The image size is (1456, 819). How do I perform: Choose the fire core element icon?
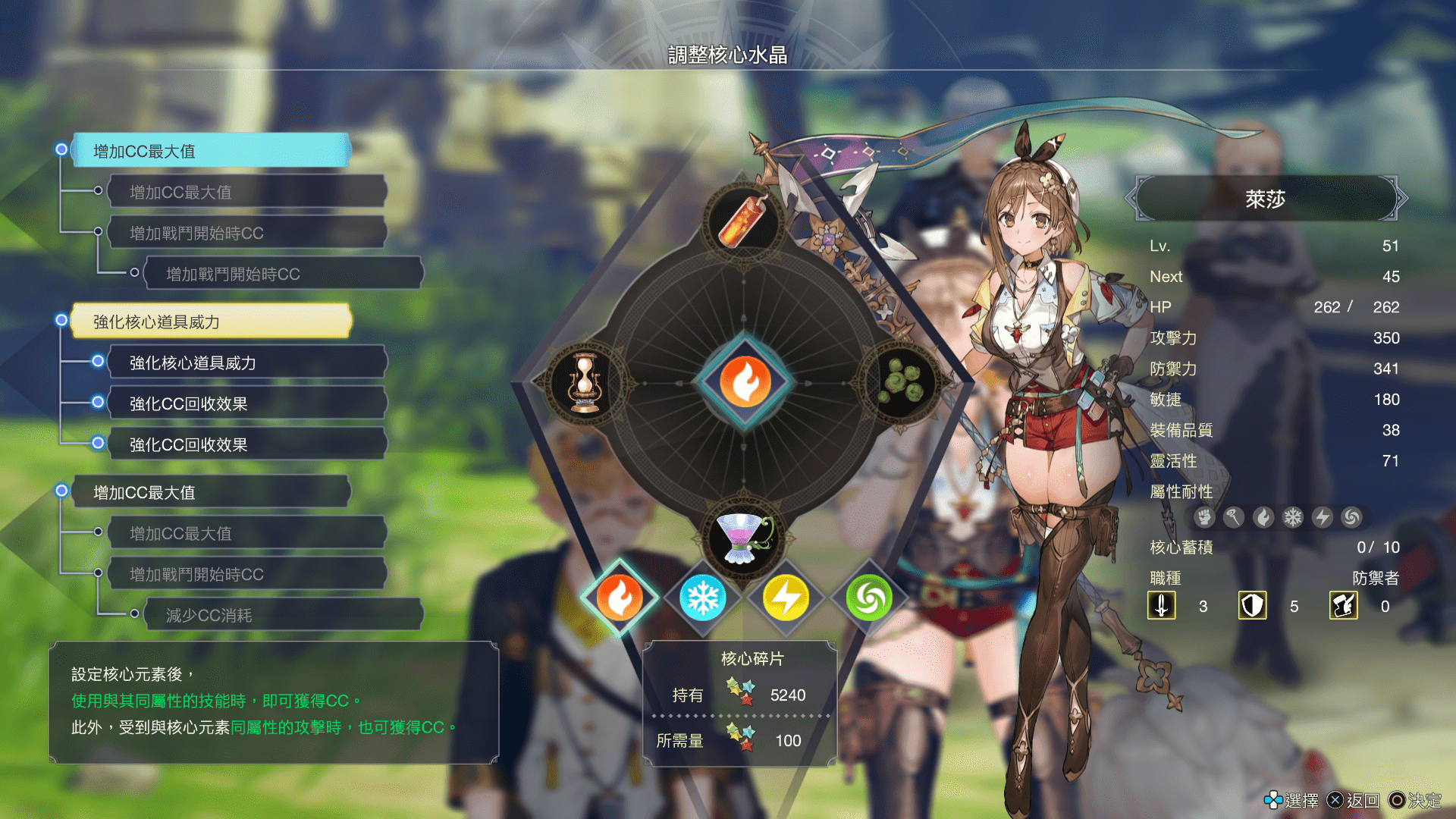point(620,598)
